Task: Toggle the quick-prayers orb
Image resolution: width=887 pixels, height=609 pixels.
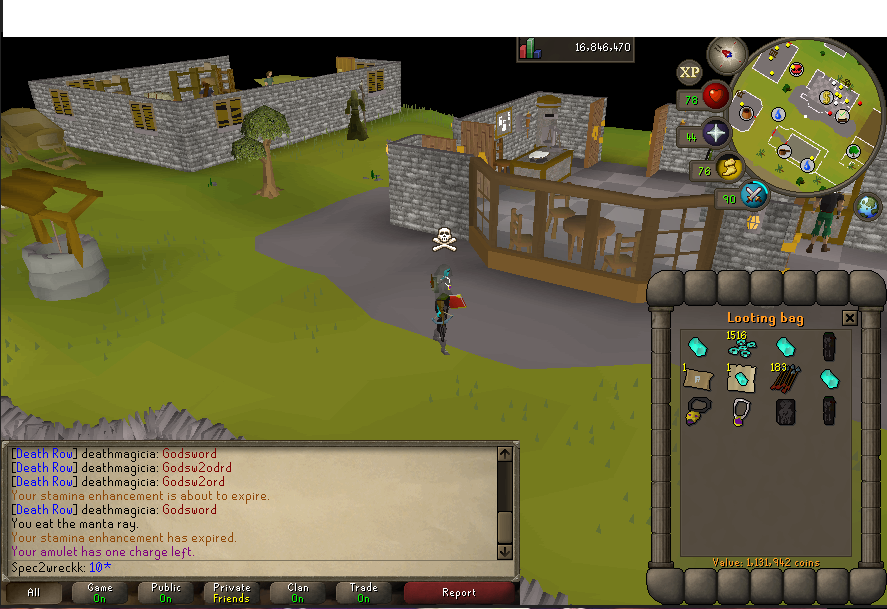Action: coord(716,133)
